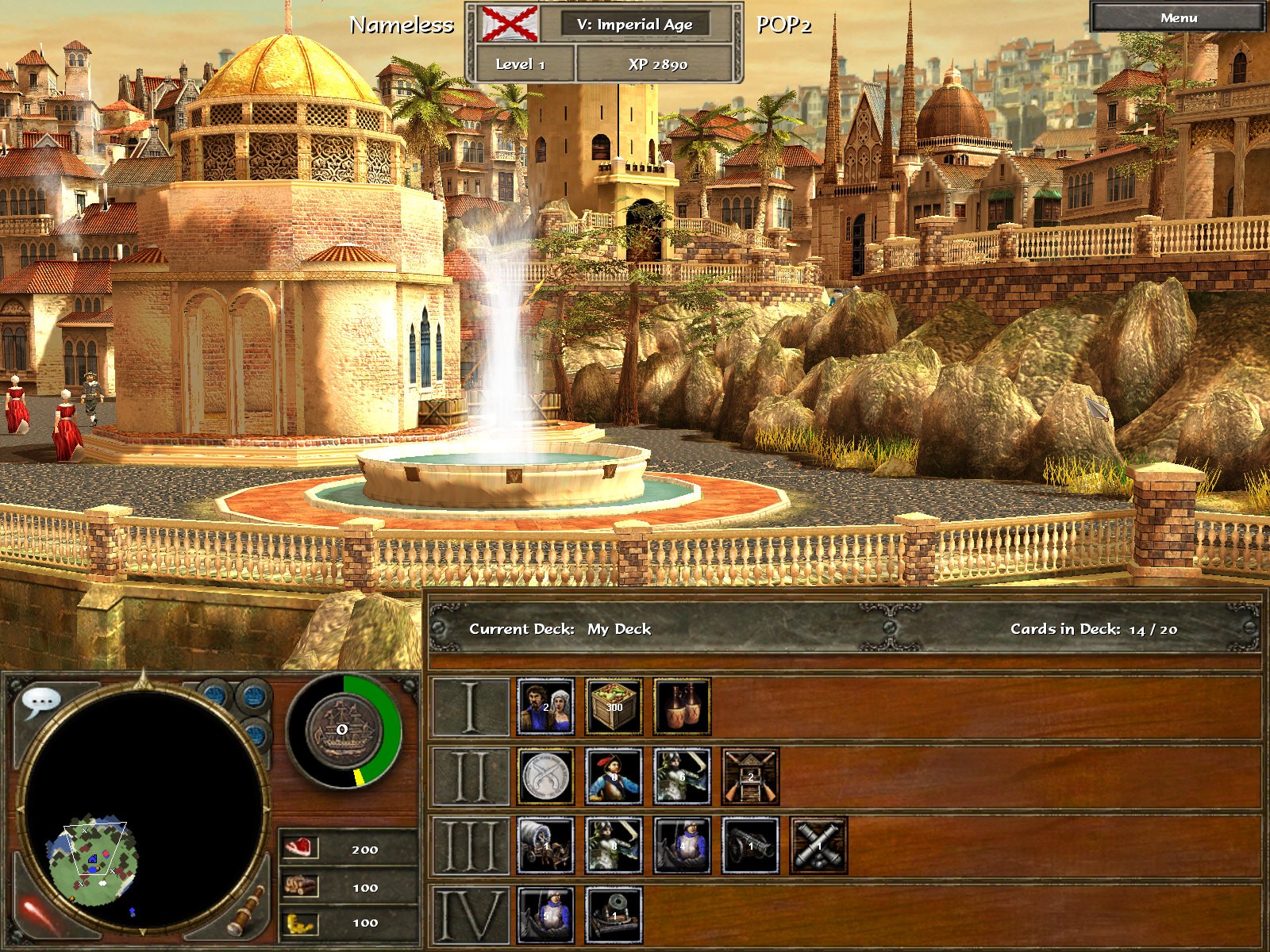
Task: Open the game Menu
Action: click(1178, 17)
